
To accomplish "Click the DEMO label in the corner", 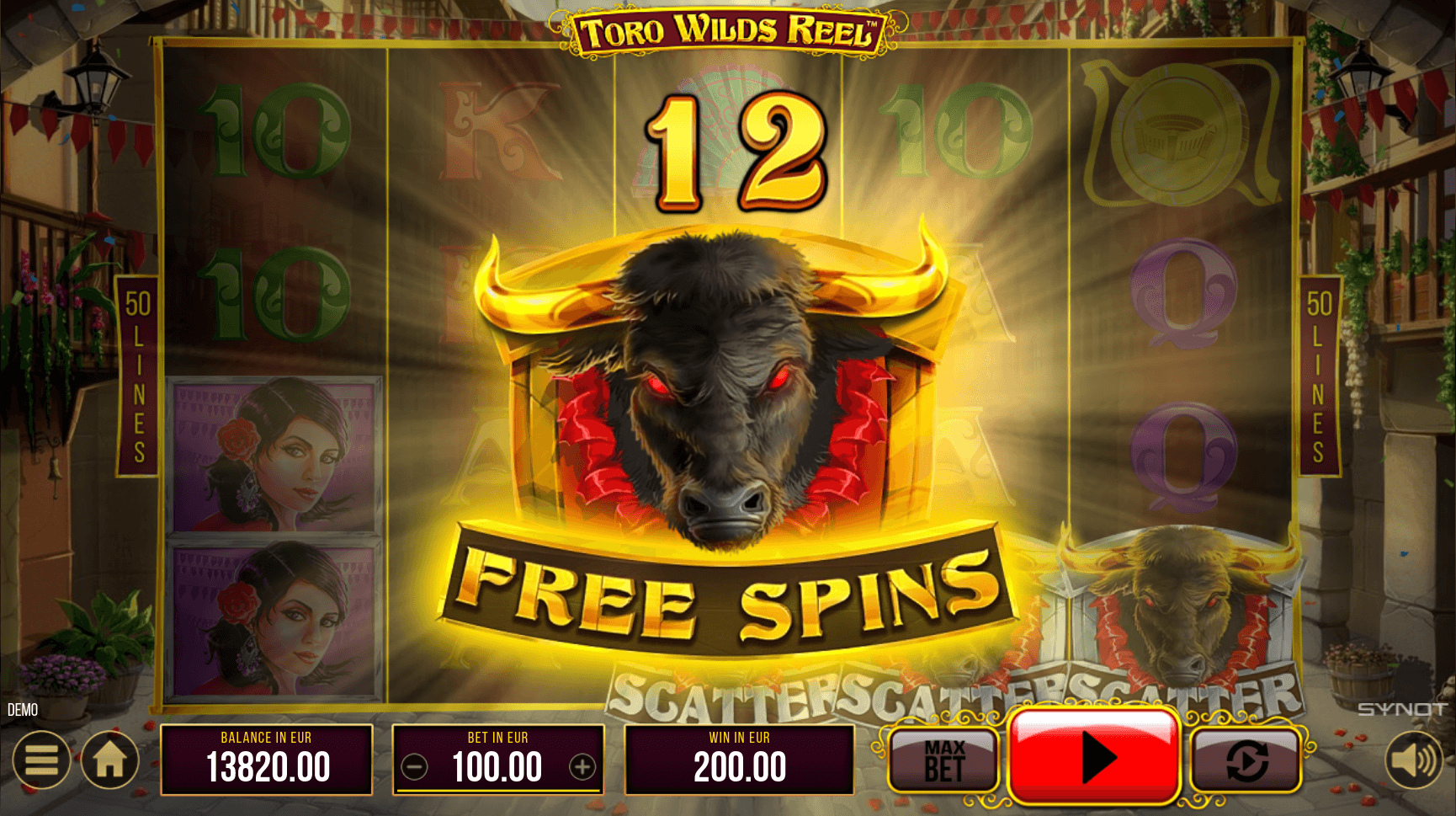I will tap(23, 710).
